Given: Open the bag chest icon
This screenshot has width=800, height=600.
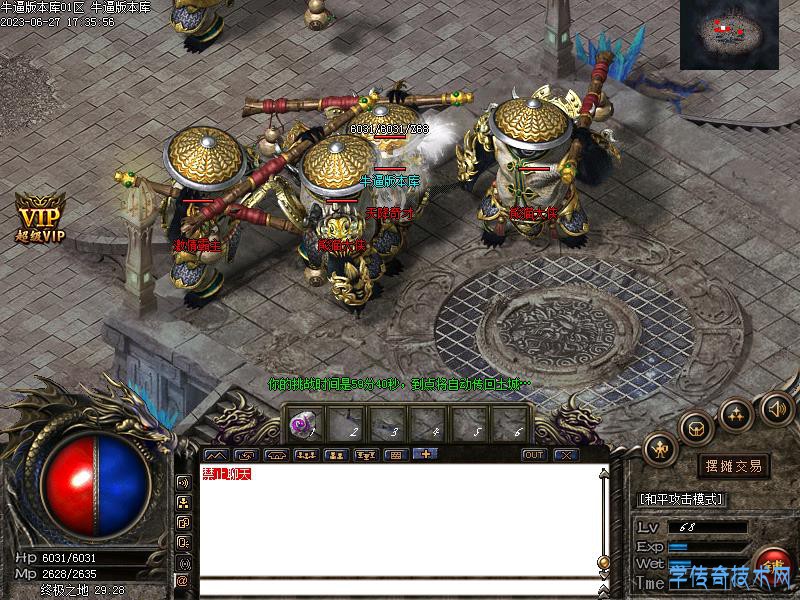Looking at the screenshot, I should pyautogui.click(x=695, y=427).
